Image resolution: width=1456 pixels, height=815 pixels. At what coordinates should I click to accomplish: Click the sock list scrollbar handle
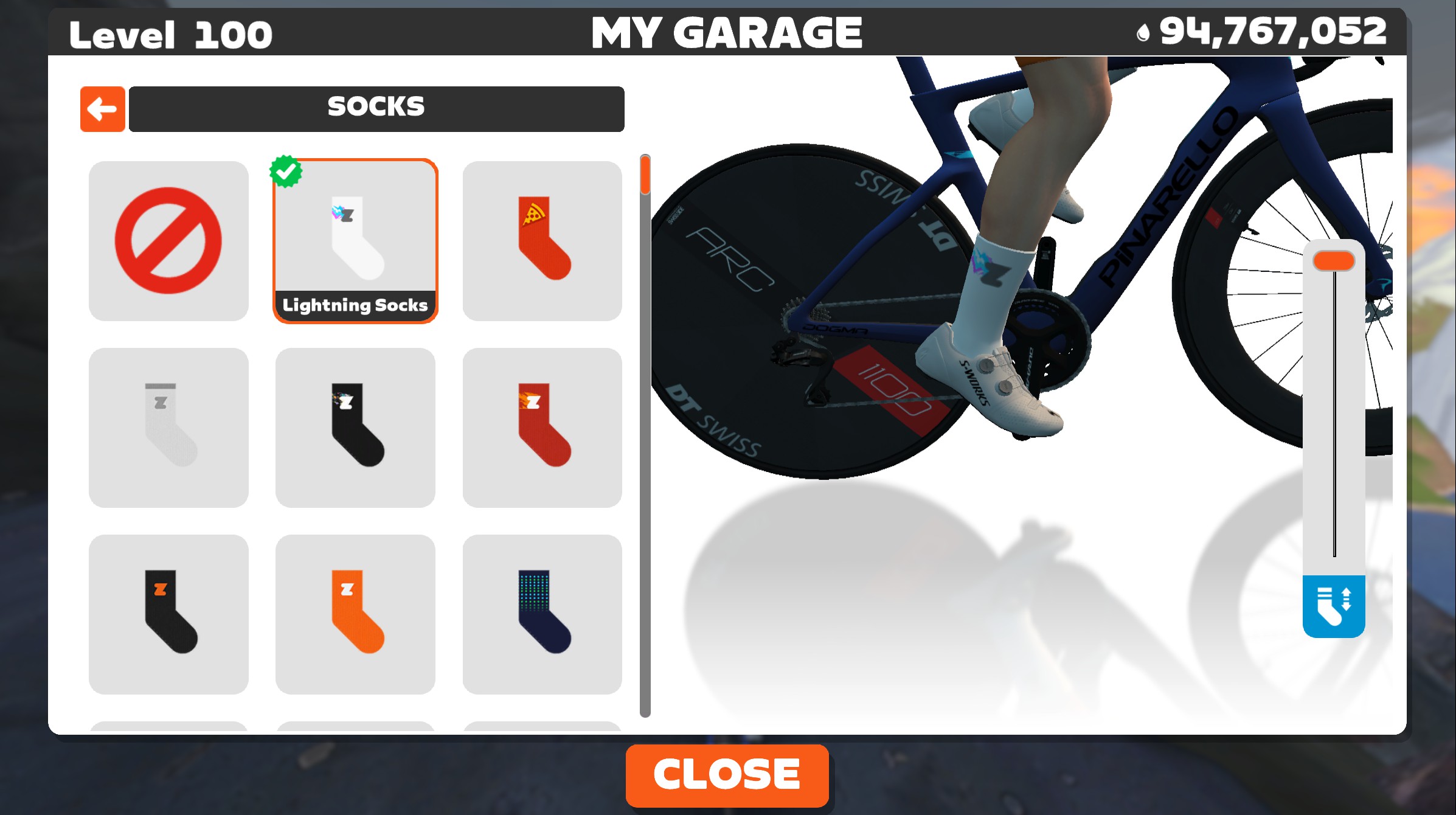[645, 175]
